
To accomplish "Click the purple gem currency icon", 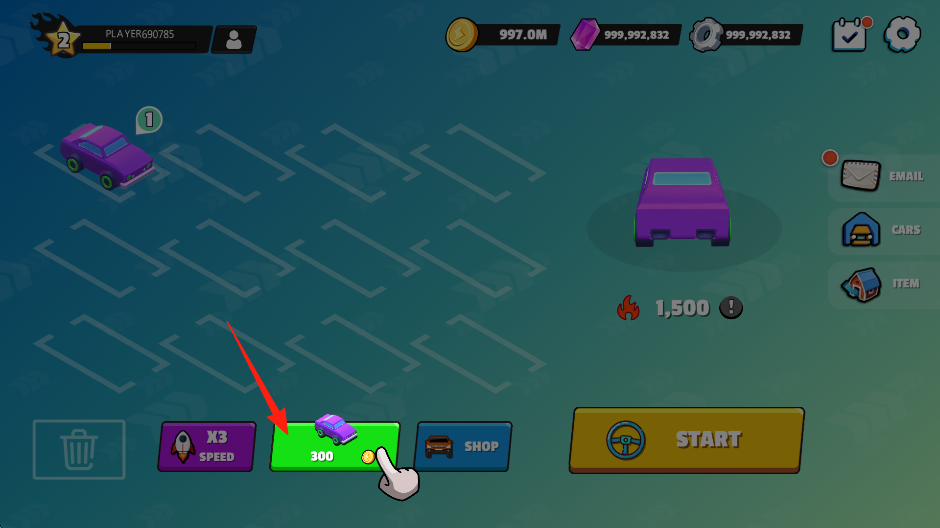I will point(584,35).
